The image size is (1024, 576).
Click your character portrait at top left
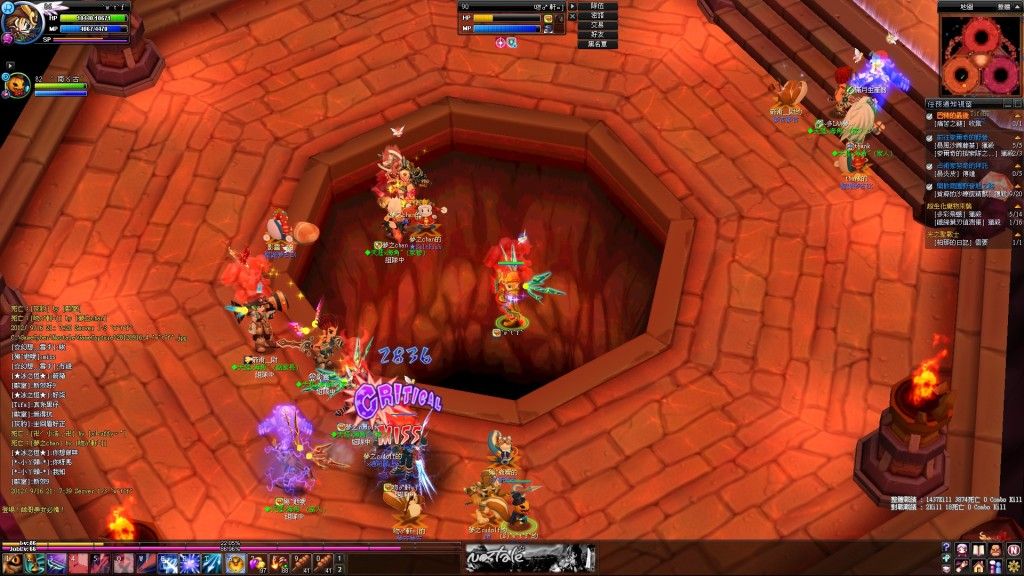coord(21,22)
